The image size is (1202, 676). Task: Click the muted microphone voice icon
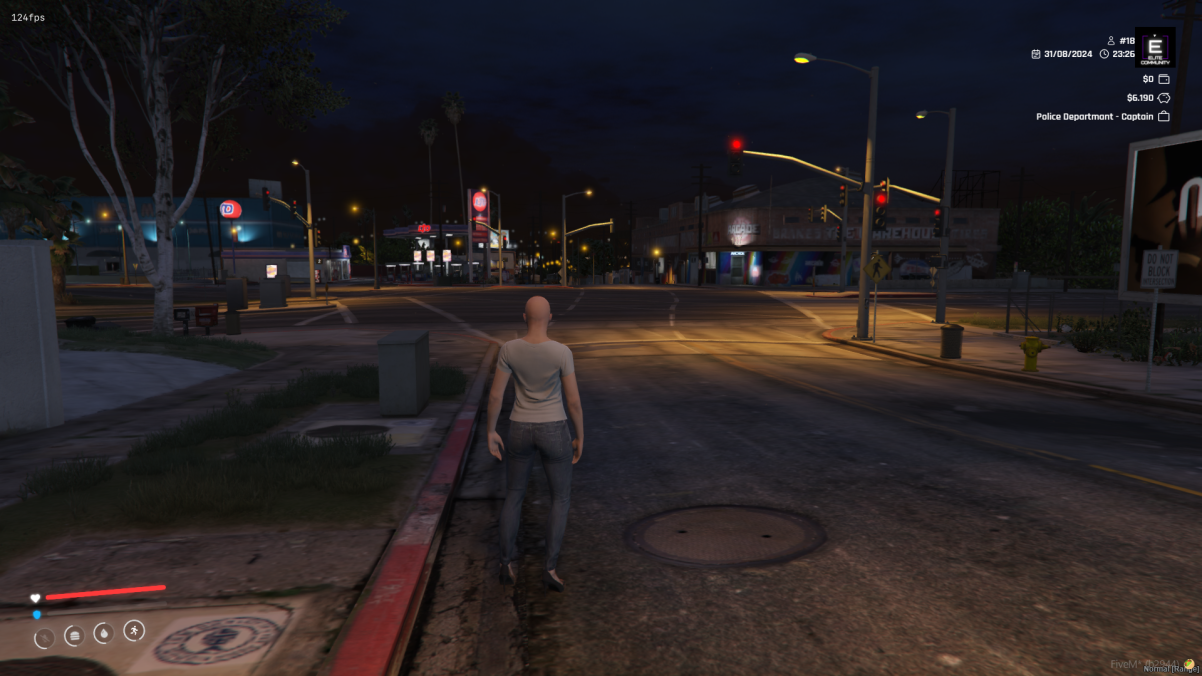[44, 638]
